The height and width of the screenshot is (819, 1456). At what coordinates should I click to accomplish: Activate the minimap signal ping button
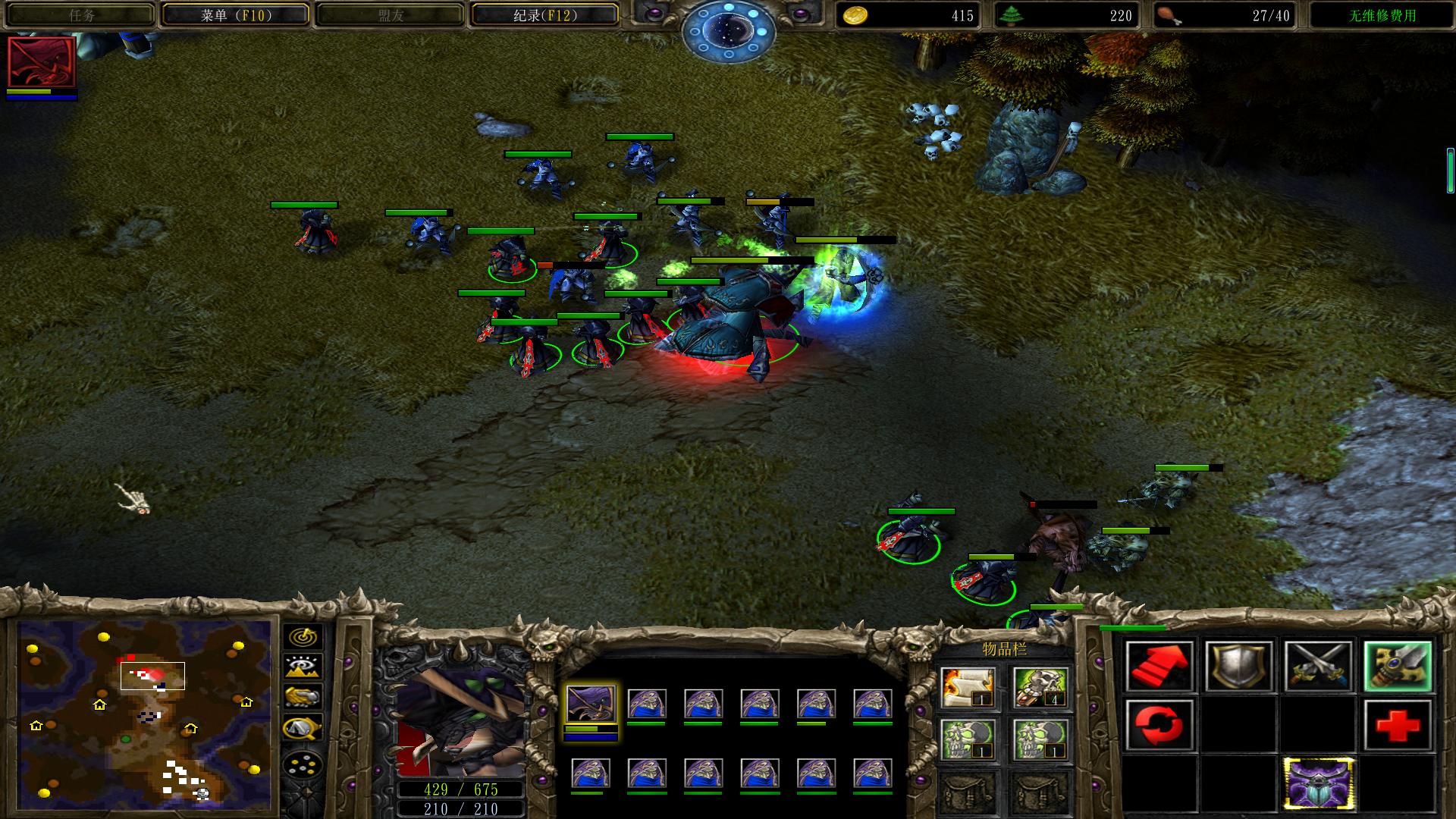click(x=303, y=637)
